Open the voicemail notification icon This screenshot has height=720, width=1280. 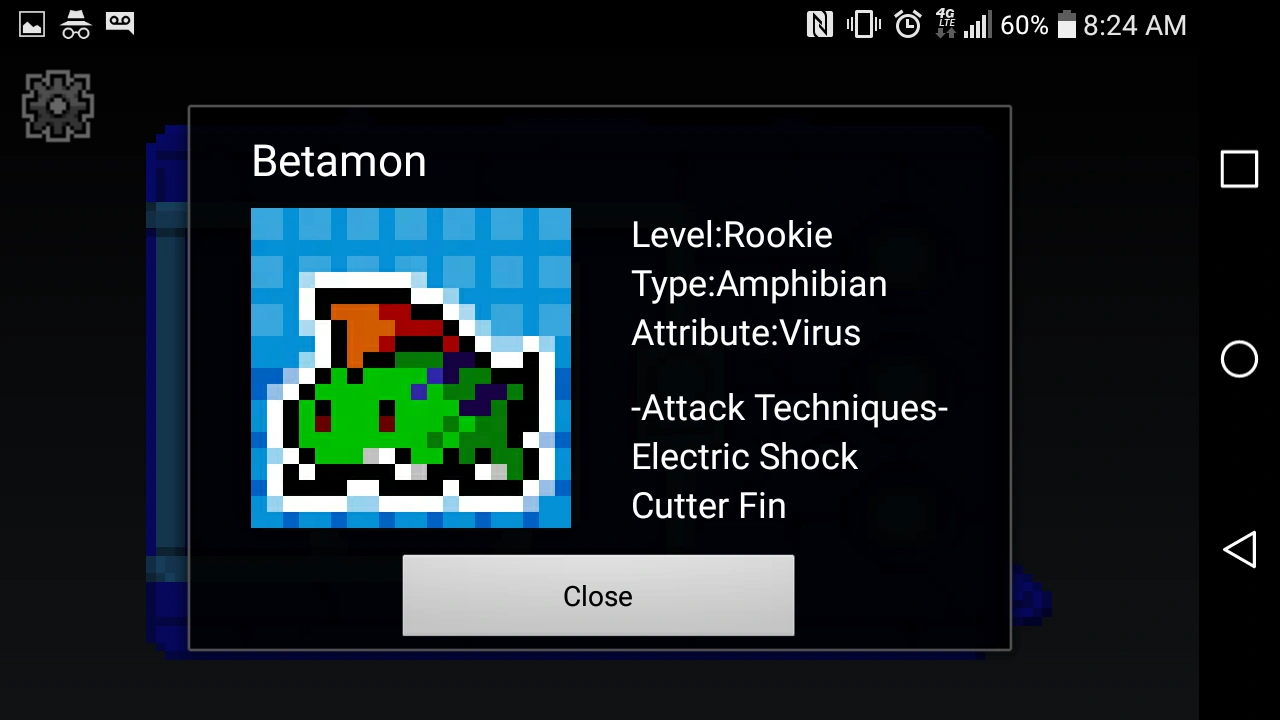pos(120,24)
